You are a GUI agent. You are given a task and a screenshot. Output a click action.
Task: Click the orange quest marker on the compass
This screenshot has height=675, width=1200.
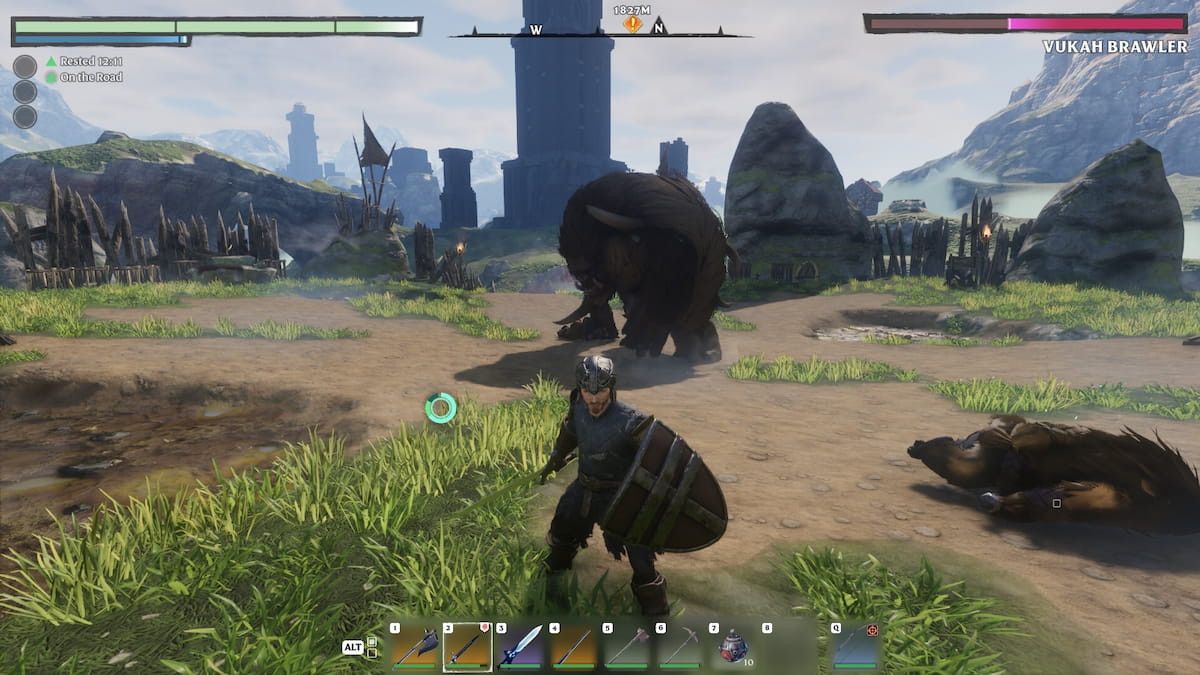click(632, 24)
